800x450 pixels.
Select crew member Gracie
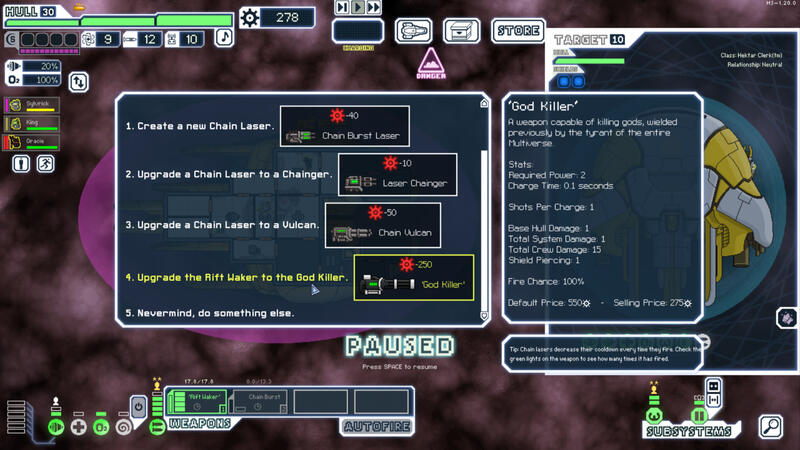33,142
